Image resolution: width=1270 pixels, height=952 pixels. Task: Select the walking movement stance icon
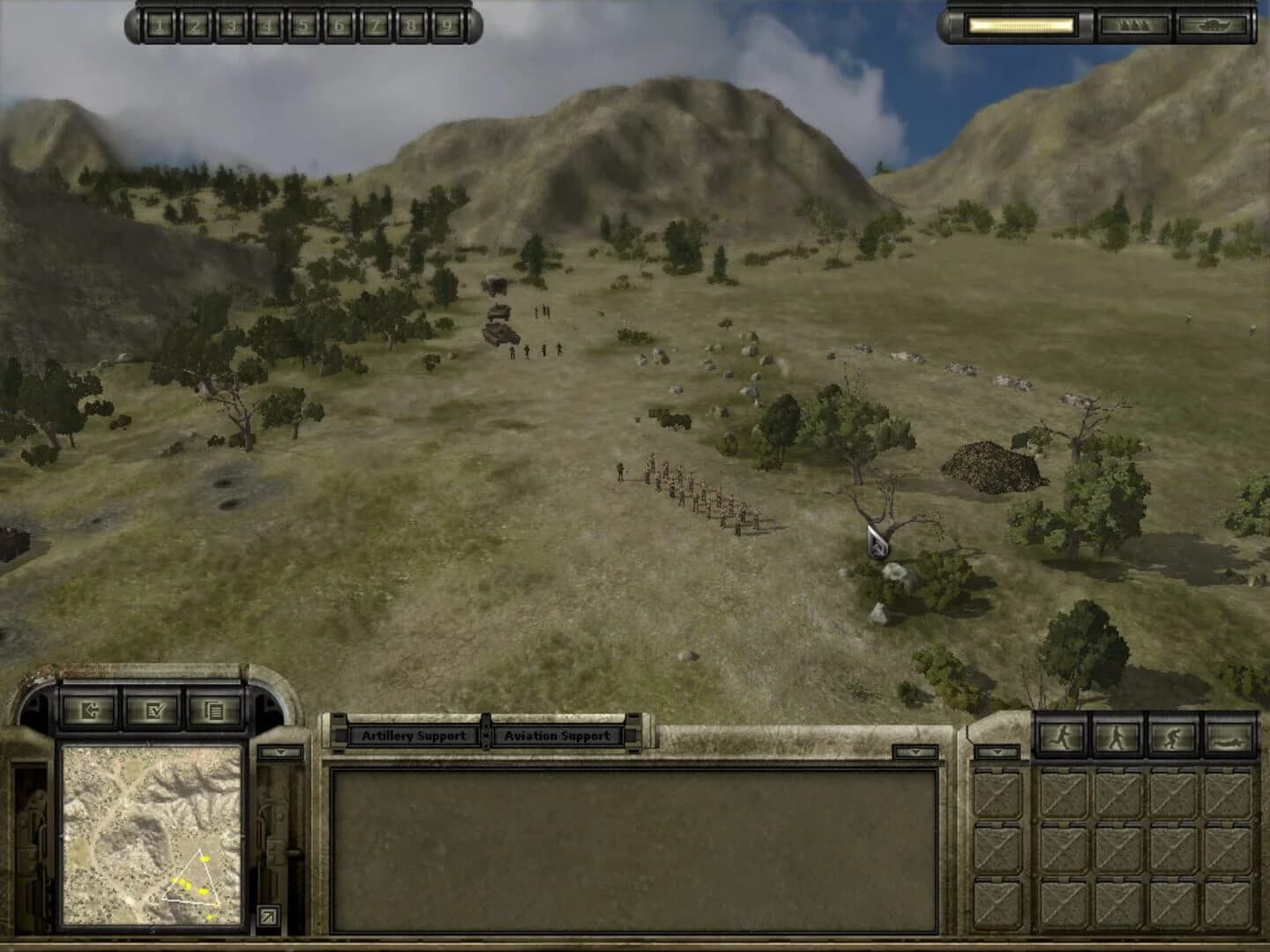(1117, 736)
